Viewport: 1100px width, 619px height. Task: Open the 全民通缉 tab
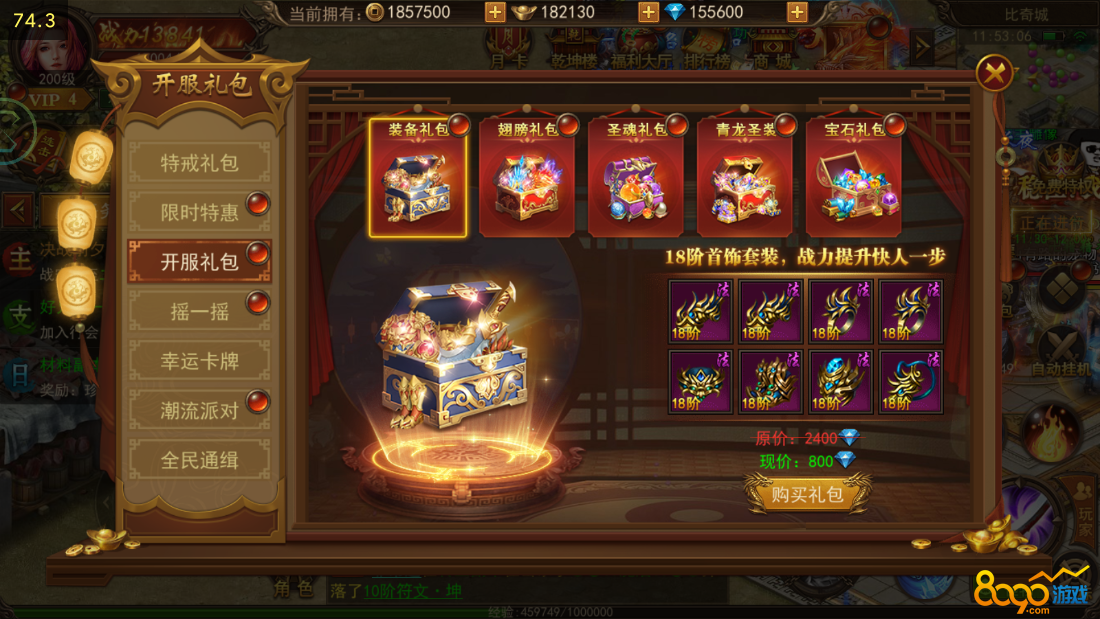point(200,461)
